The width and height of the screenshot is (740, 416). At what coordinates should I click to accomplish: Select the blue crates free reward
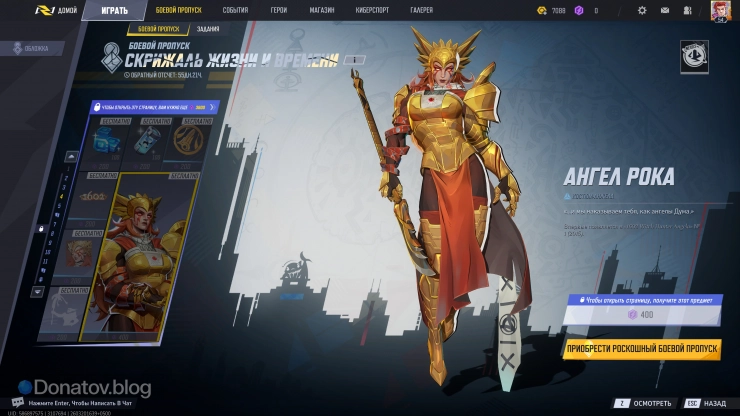pyautogui.click(x=107, y=142)
